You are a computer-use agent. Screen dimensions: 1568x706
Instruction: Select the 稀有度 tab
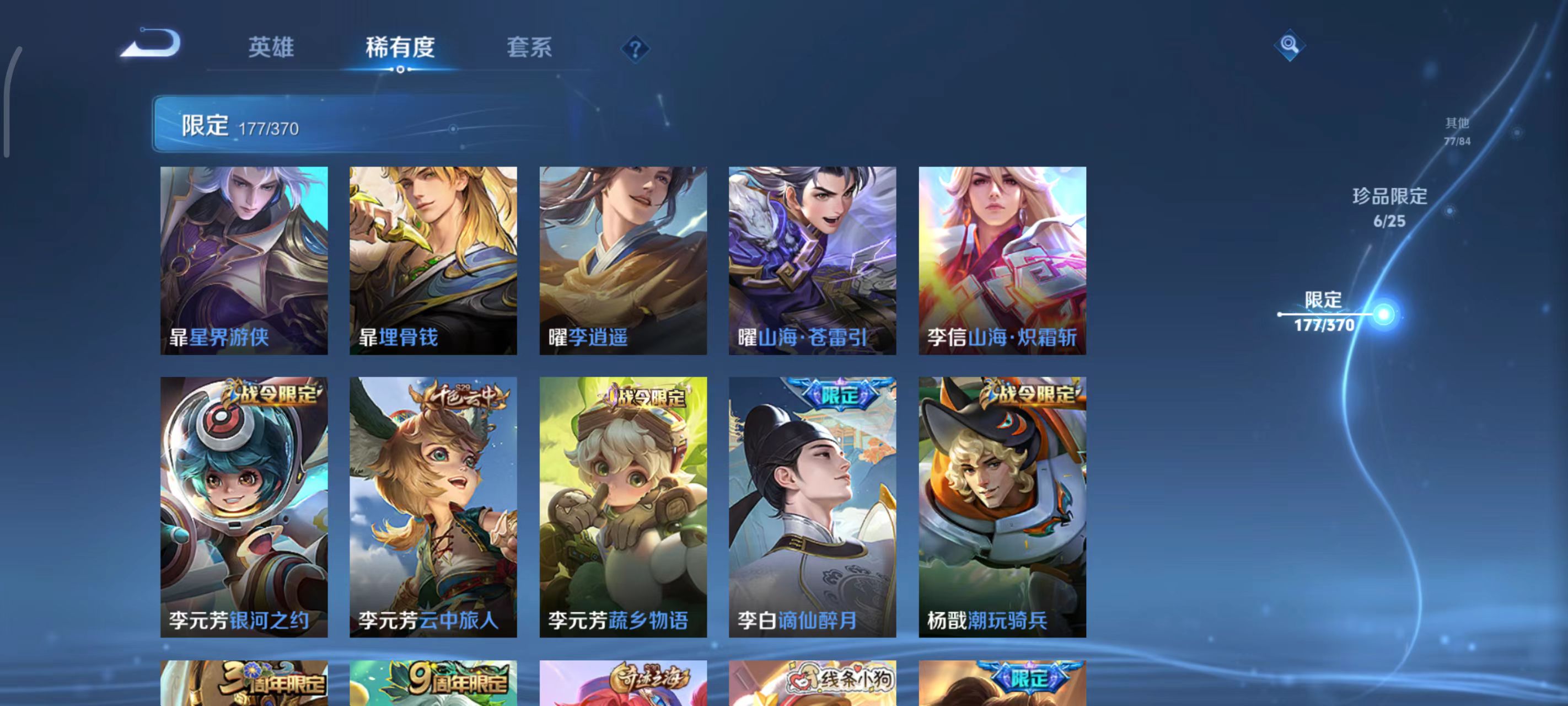coord(402,48)
